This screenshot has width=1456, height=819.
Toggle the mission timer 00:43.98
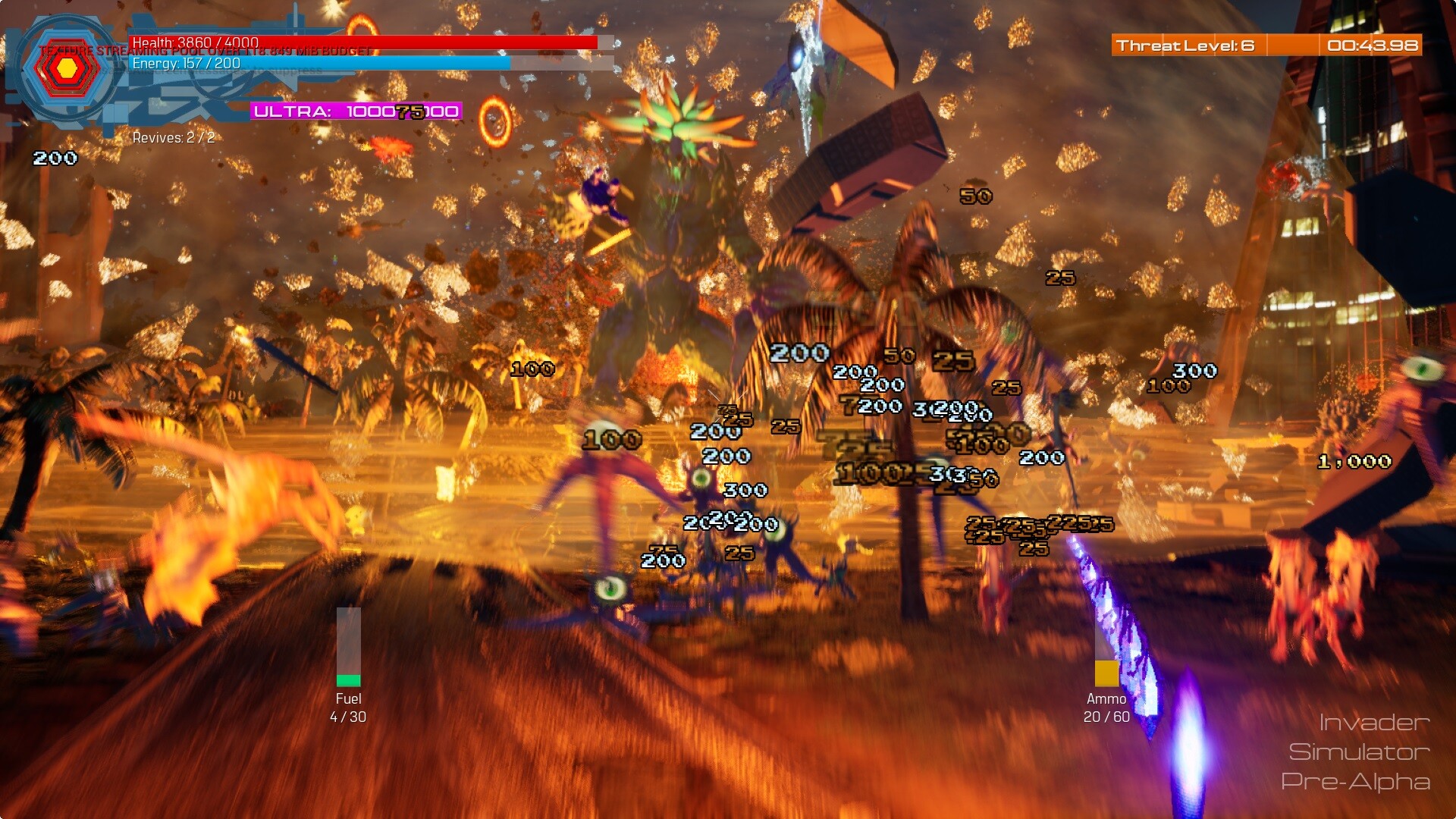pos(1373,45)
